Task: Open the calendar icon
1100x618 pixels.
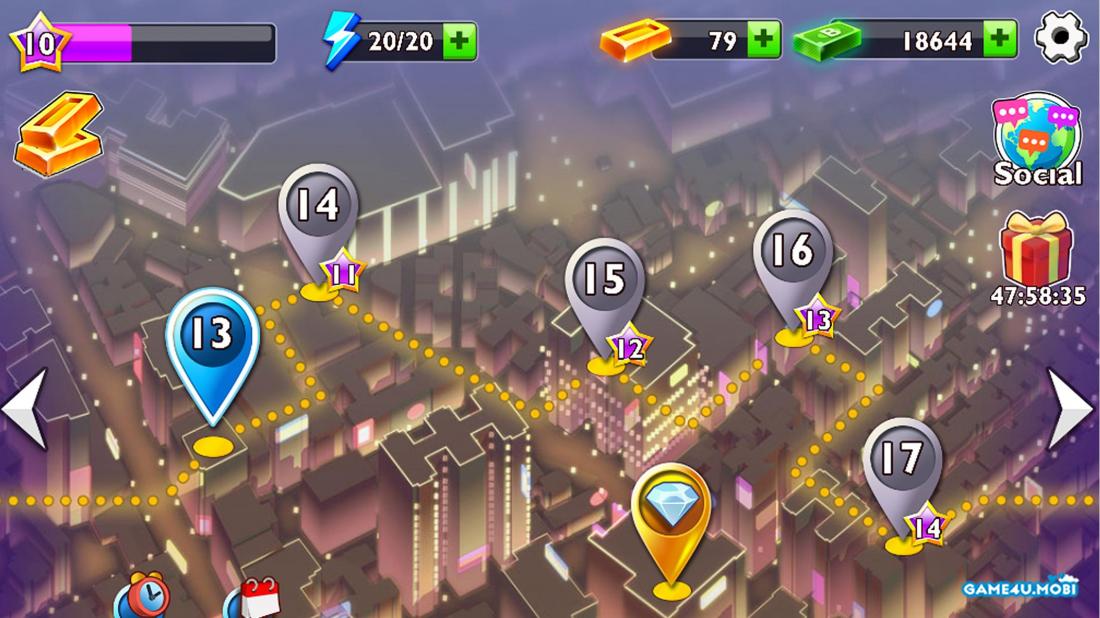Action: 255,600
